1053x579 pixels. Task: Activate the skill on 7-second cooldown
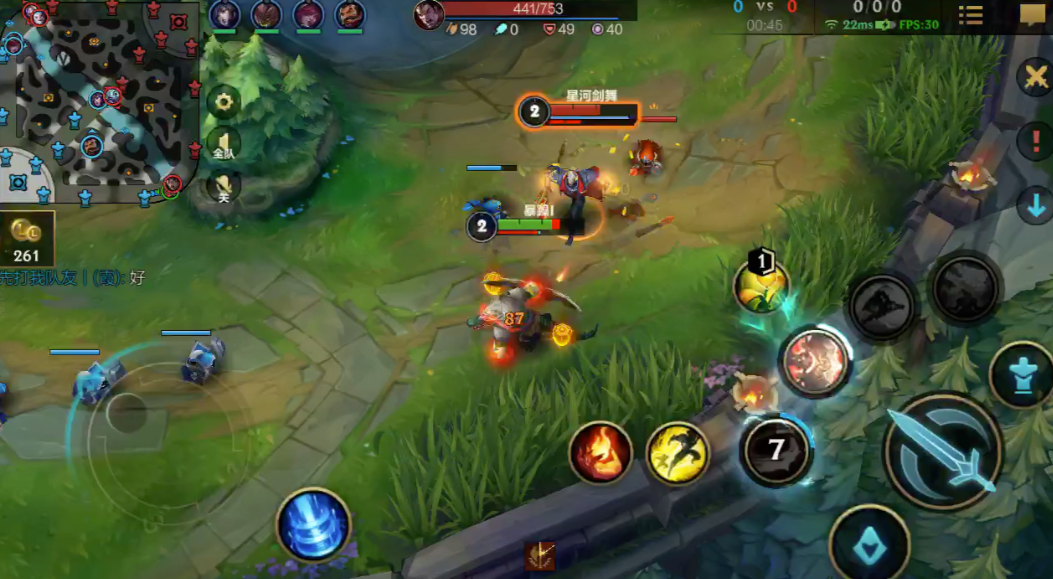776,449
